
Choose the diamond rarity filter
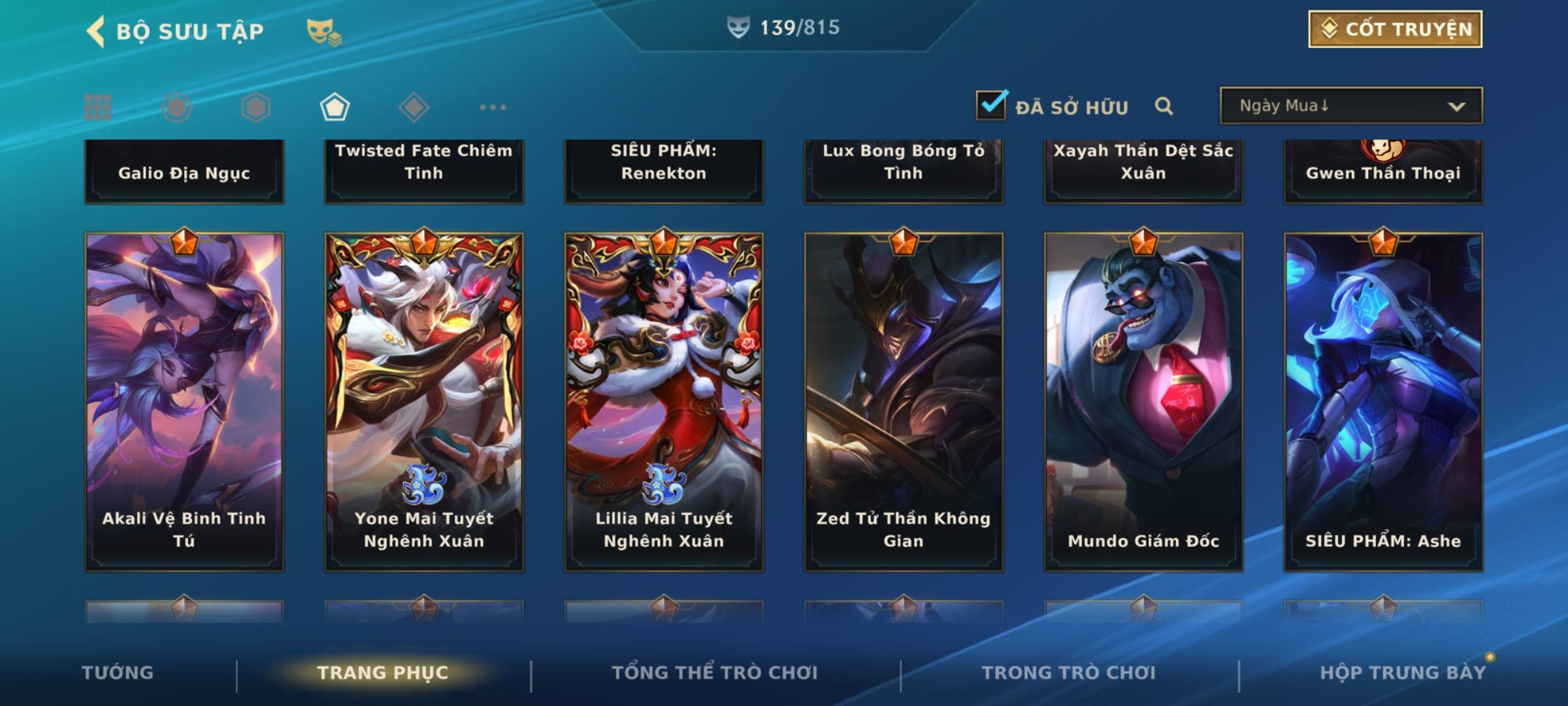(414, 107)
